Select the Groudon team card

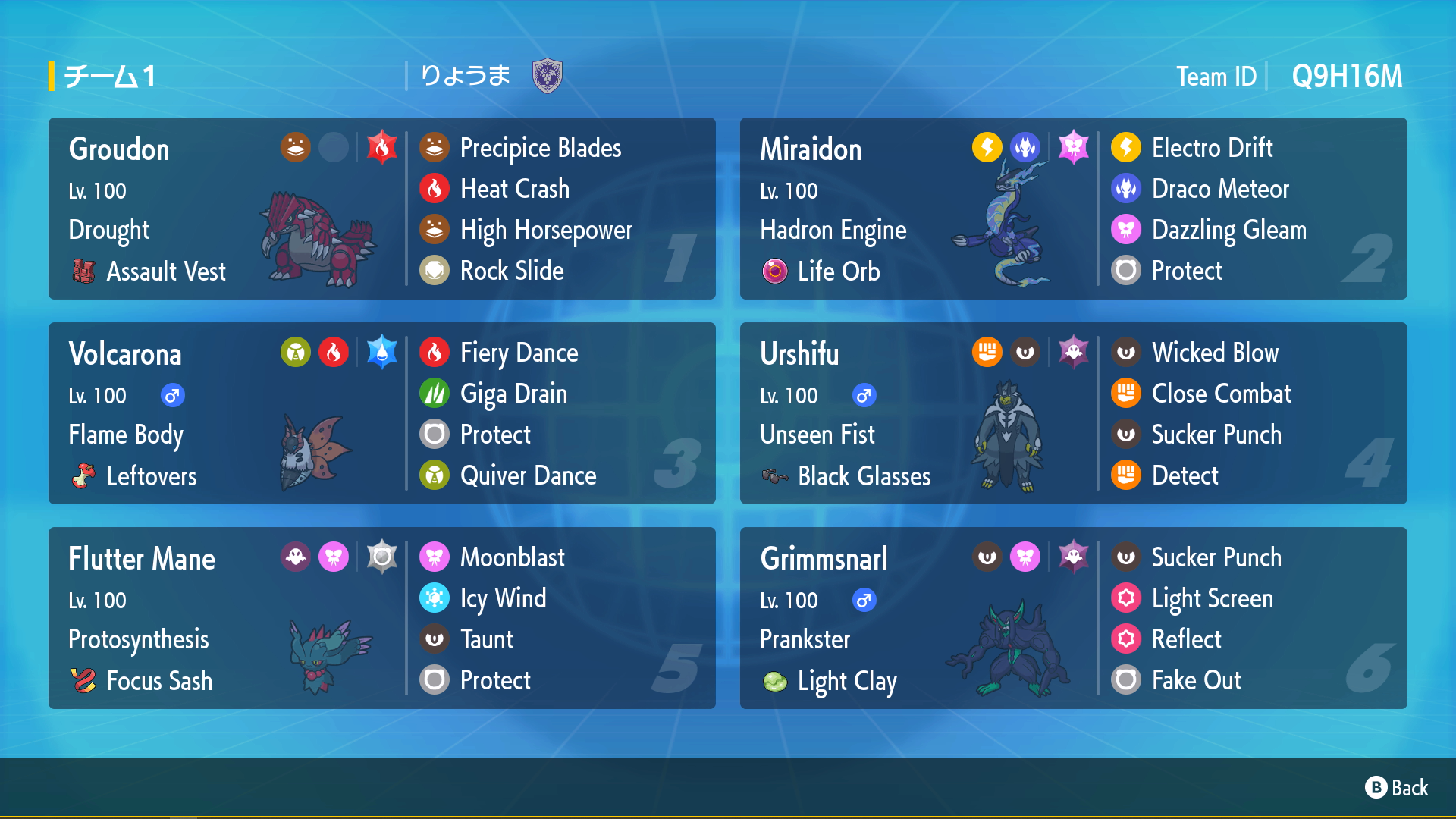(x=381, y=209)
